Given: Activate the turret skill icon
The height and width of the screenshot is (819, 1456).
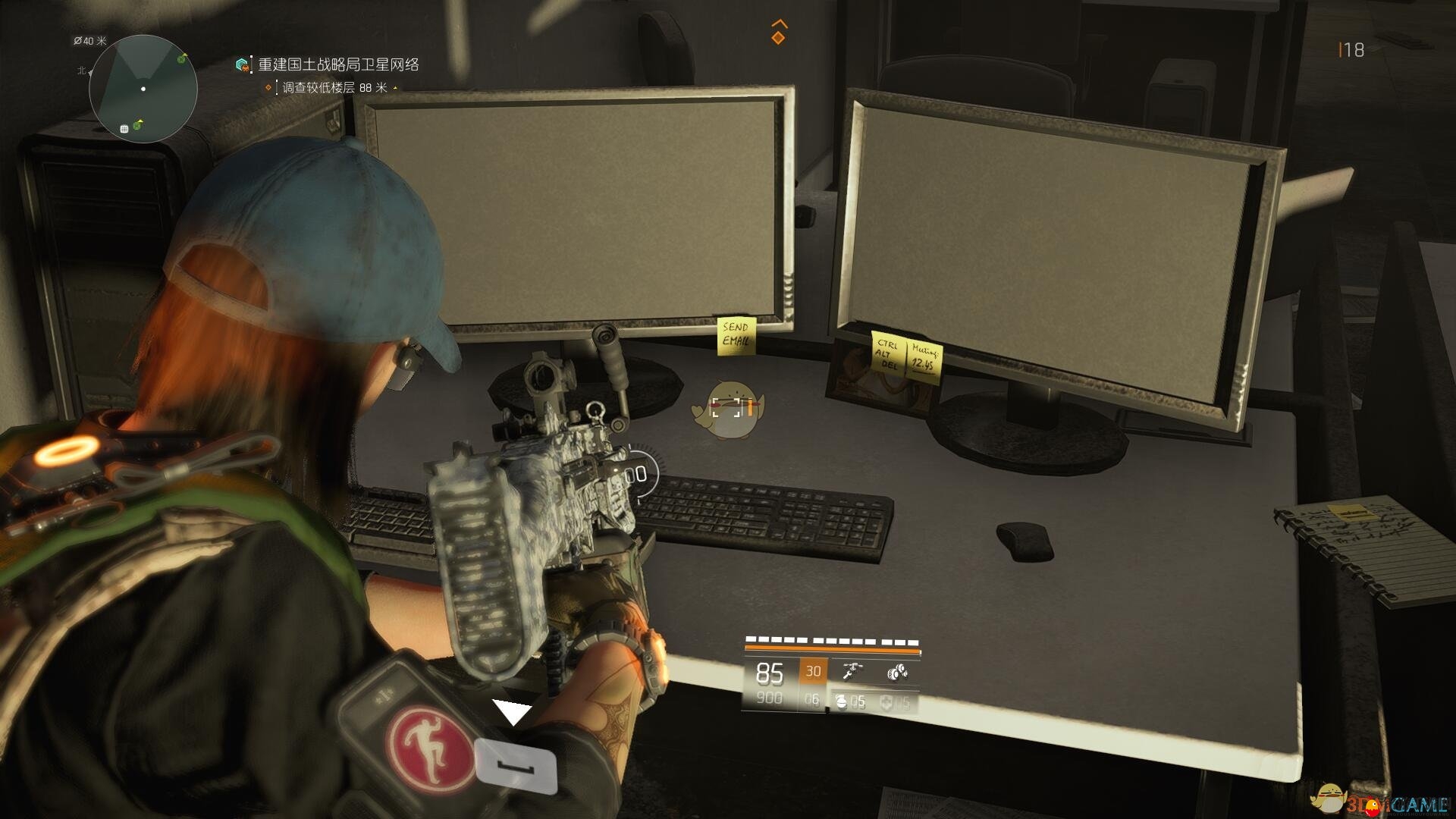Looking at the screenshot, I should pos(853,671).
